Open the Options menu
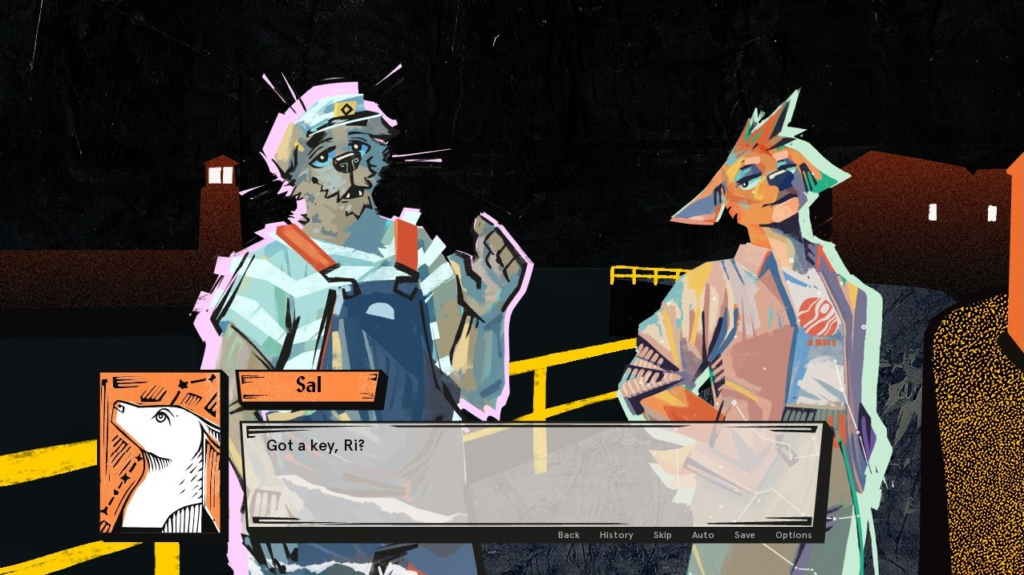The image size is (1024, 575). point(793,535)
